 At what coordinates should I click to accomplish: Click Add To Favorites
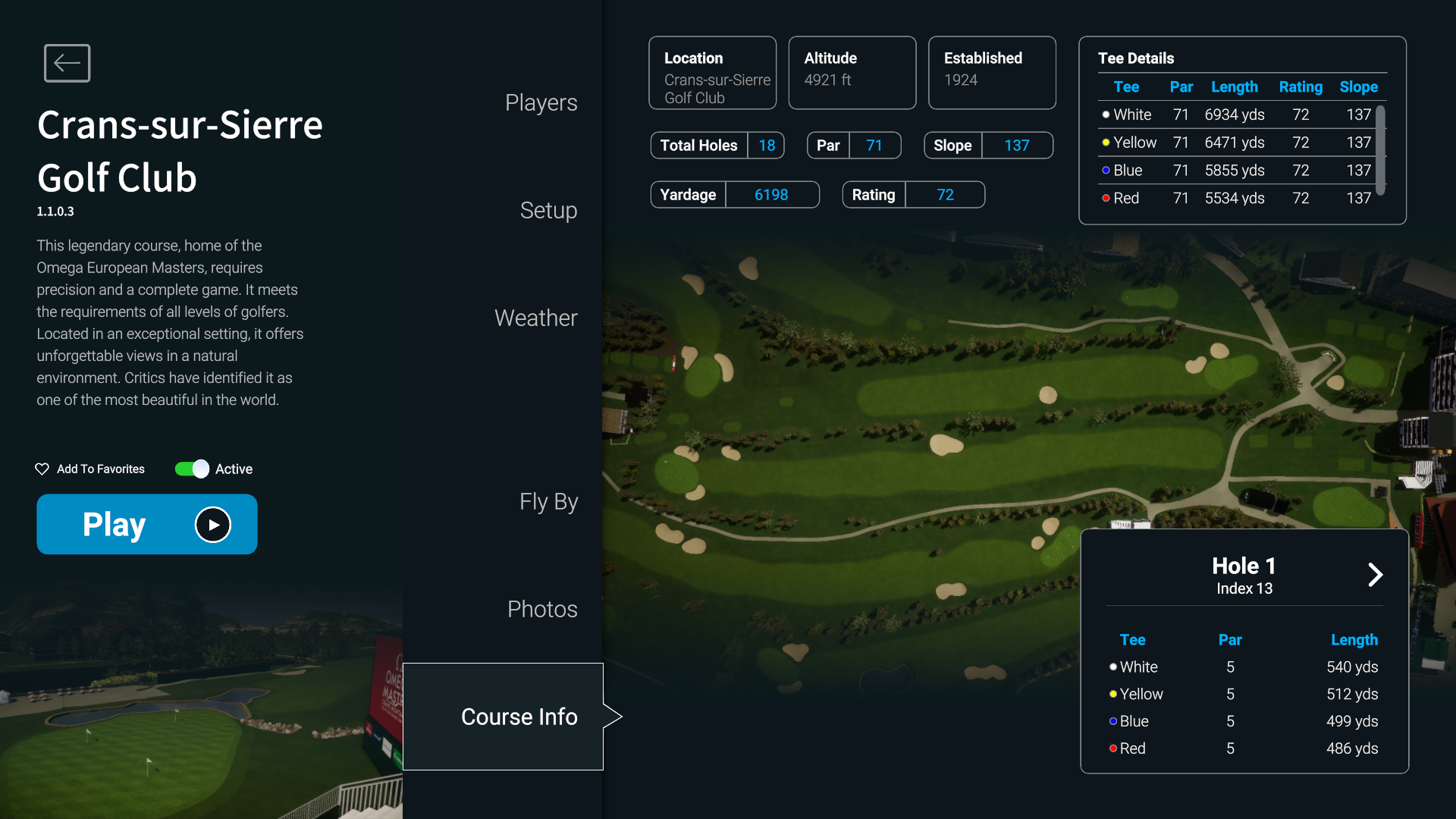click(x=99, y=469)
